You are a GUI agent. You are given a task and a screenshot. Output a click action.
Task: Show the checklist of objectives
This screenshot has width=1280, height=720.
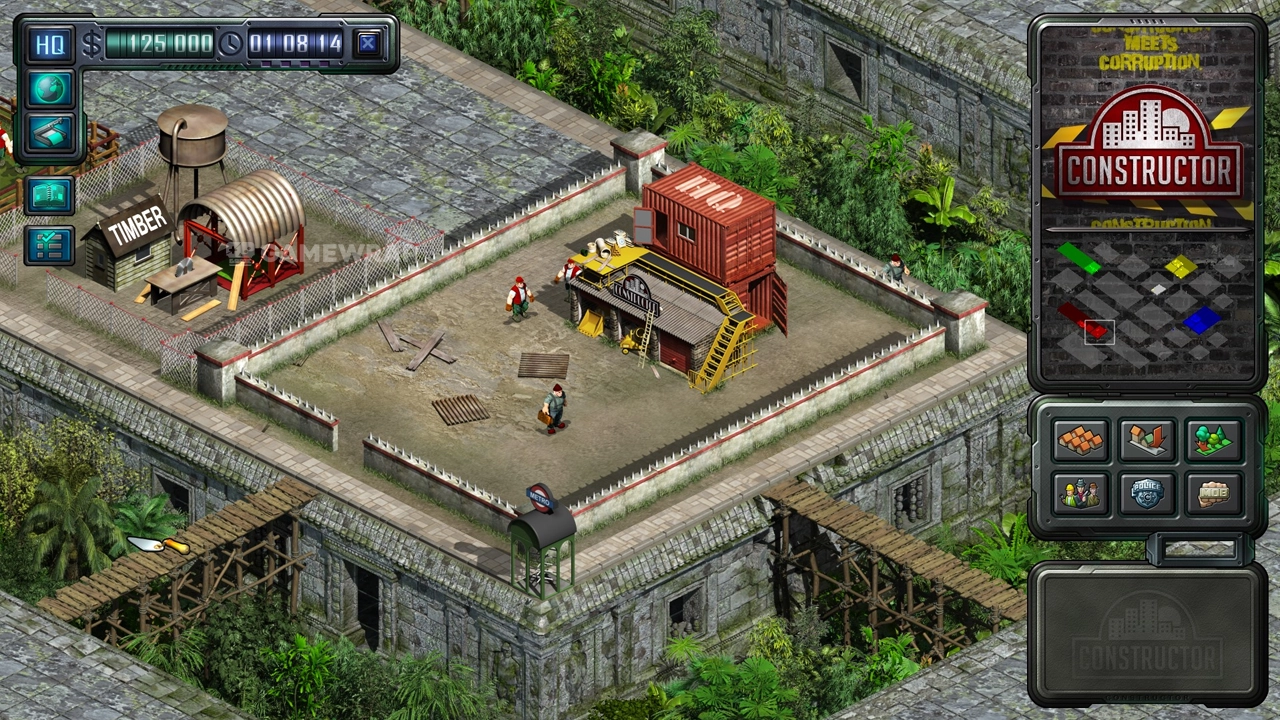[50, 245]
